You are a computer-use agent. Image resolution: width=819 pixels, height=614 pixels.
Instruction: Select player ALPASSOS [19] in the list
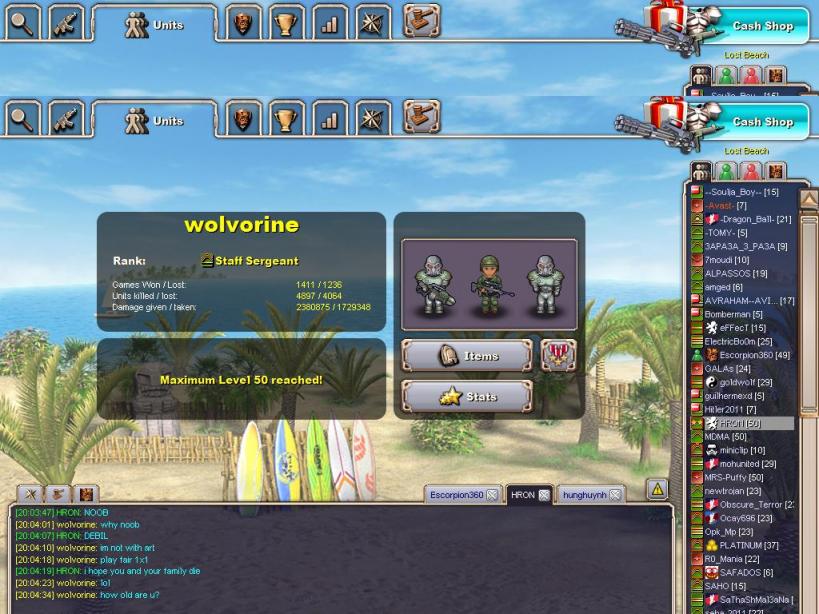tap(735, 273)
